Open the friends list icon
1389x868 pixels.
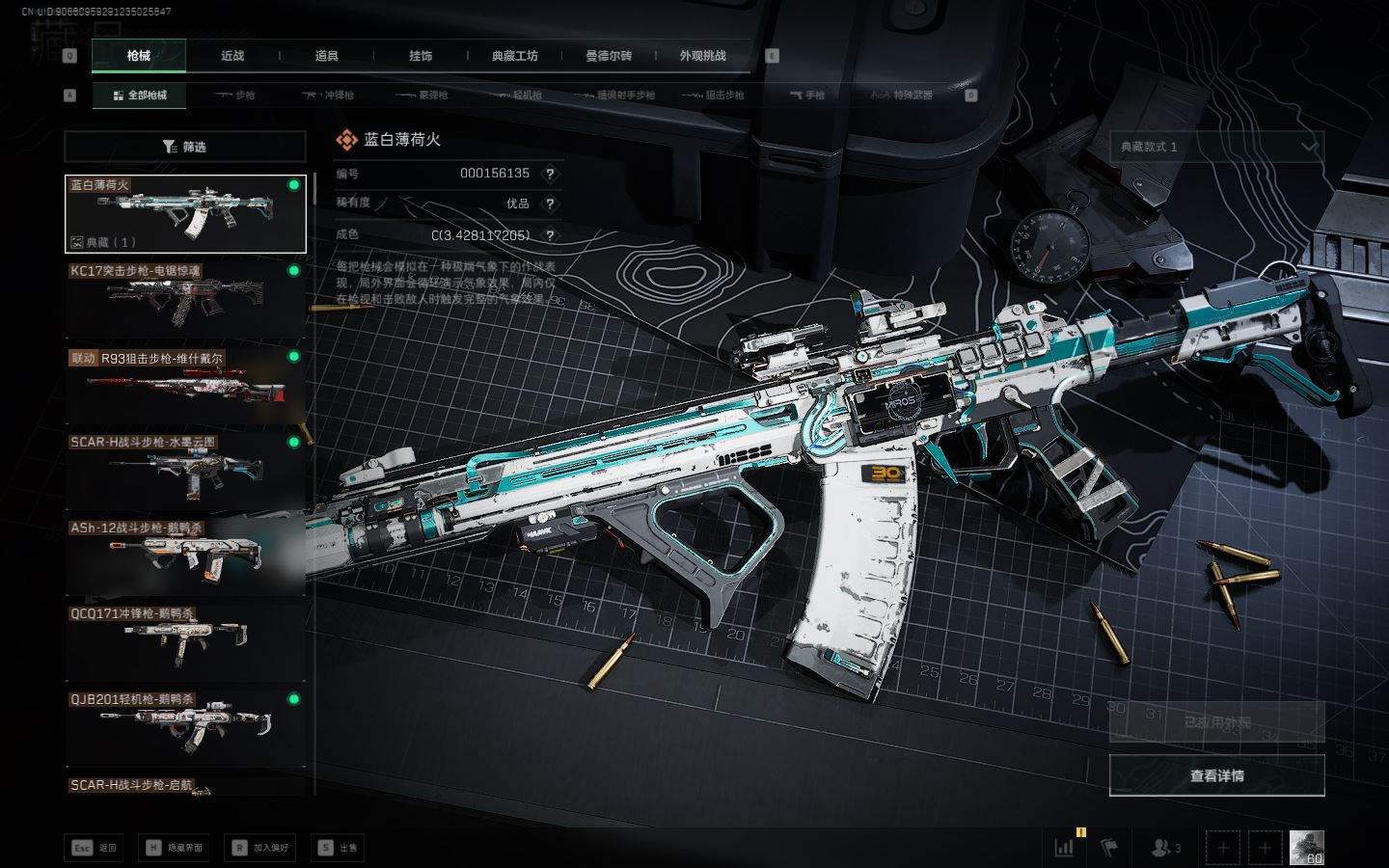[x=1165, y=848]
